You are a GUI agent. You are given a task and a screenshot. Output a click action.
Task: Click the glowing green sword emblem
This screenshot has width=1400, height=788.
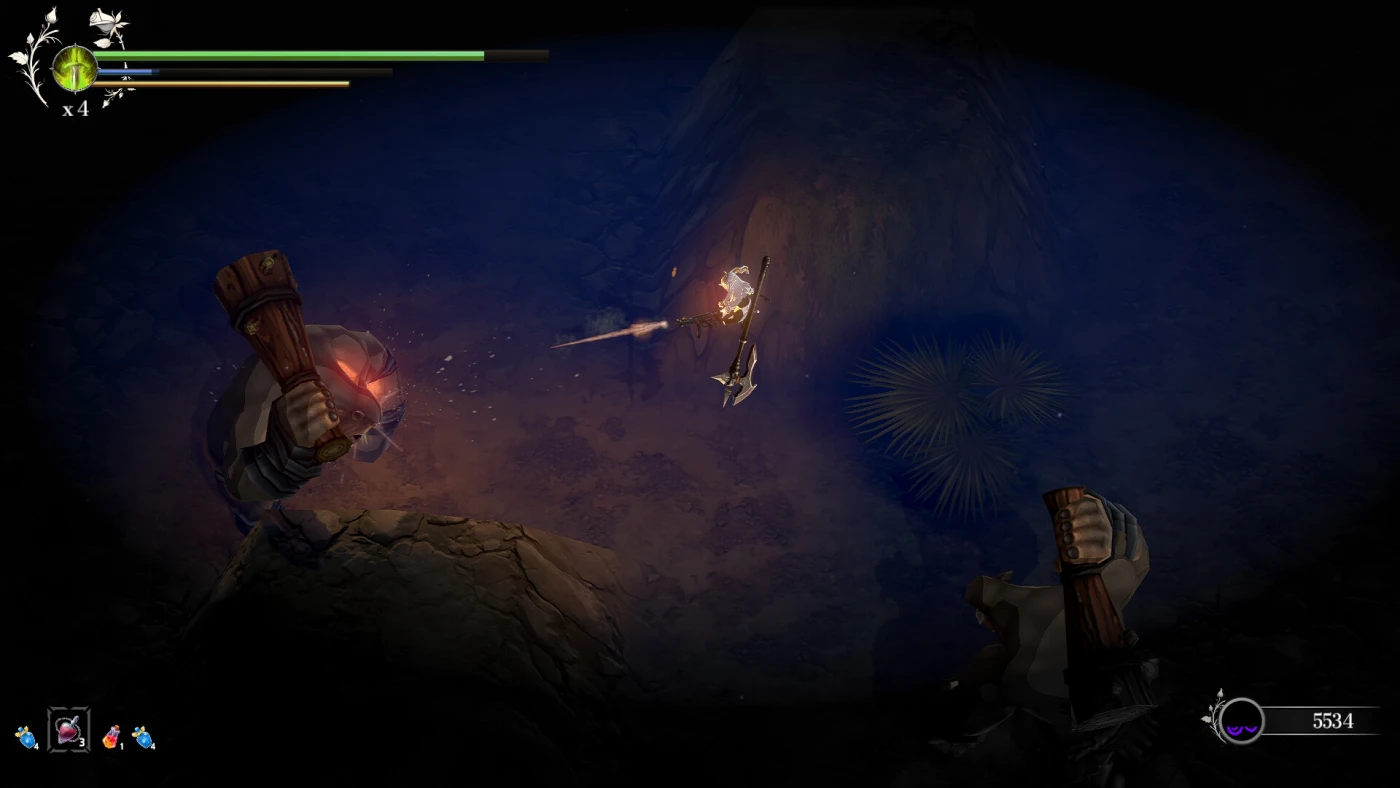coord(75,68)
